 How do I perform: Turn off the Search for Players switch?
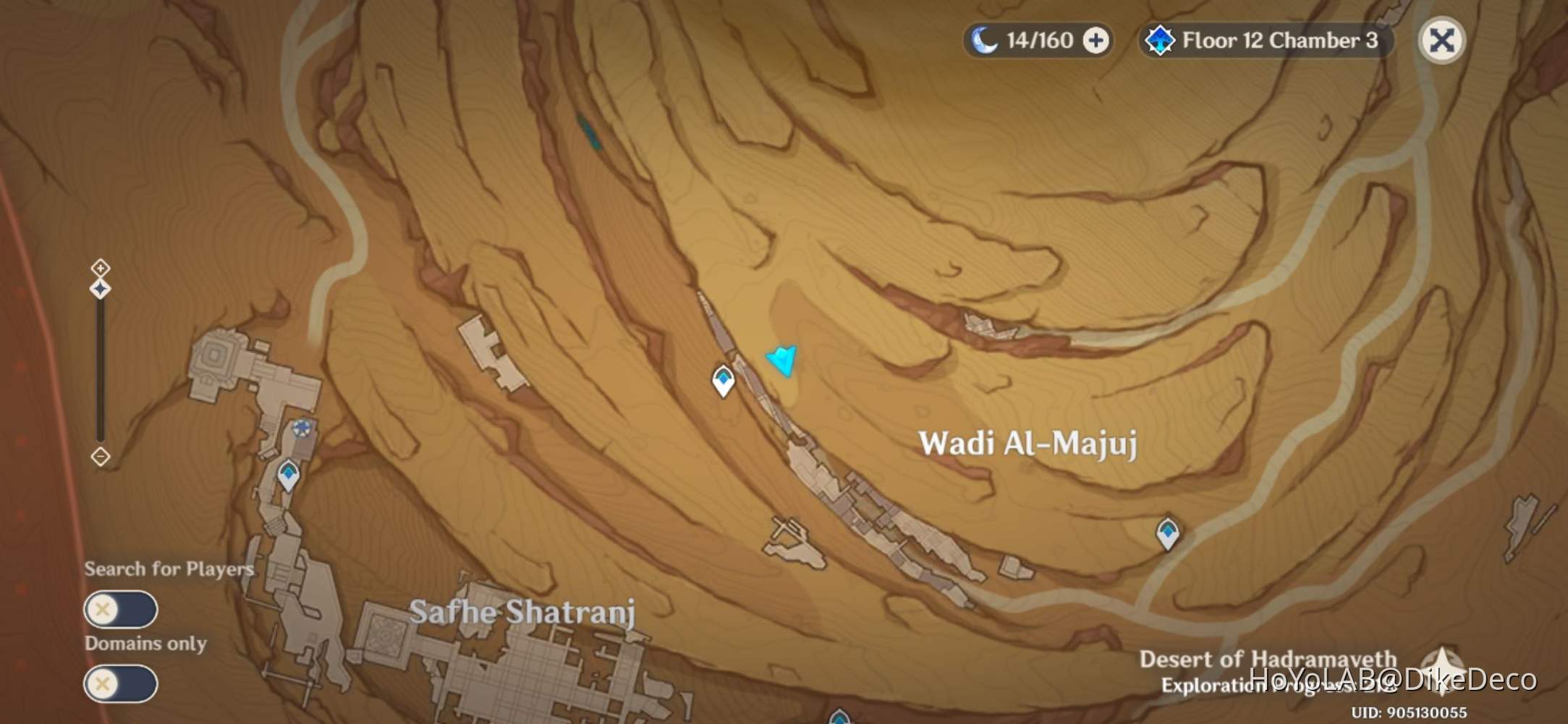tap(120, 610)
